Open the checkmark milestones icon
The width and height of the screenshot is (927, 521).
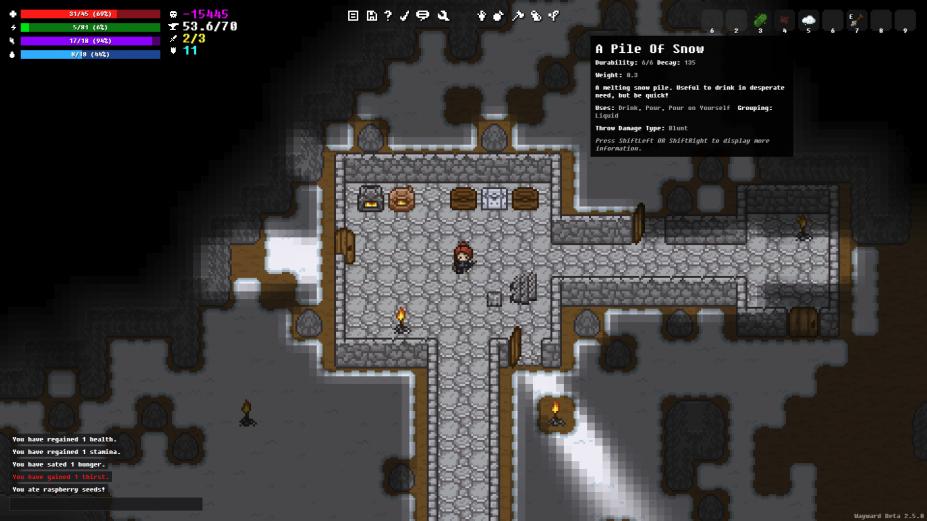(x=405, y=15)
